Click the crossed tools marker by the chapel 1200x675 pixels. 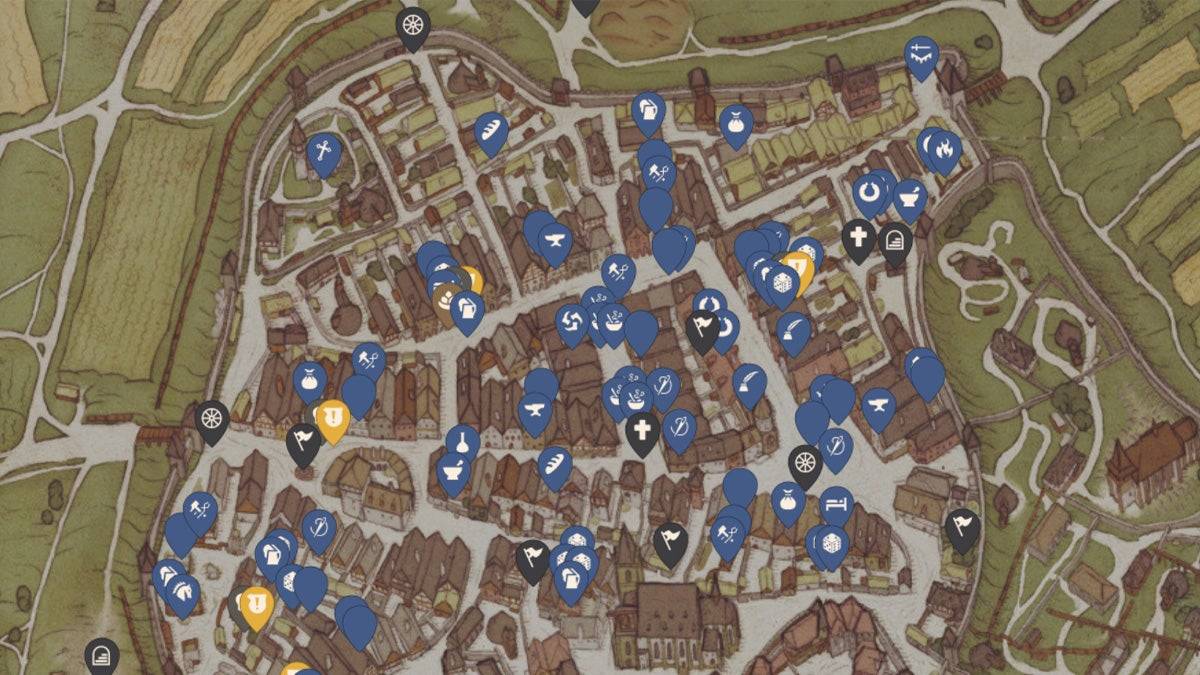323,152
